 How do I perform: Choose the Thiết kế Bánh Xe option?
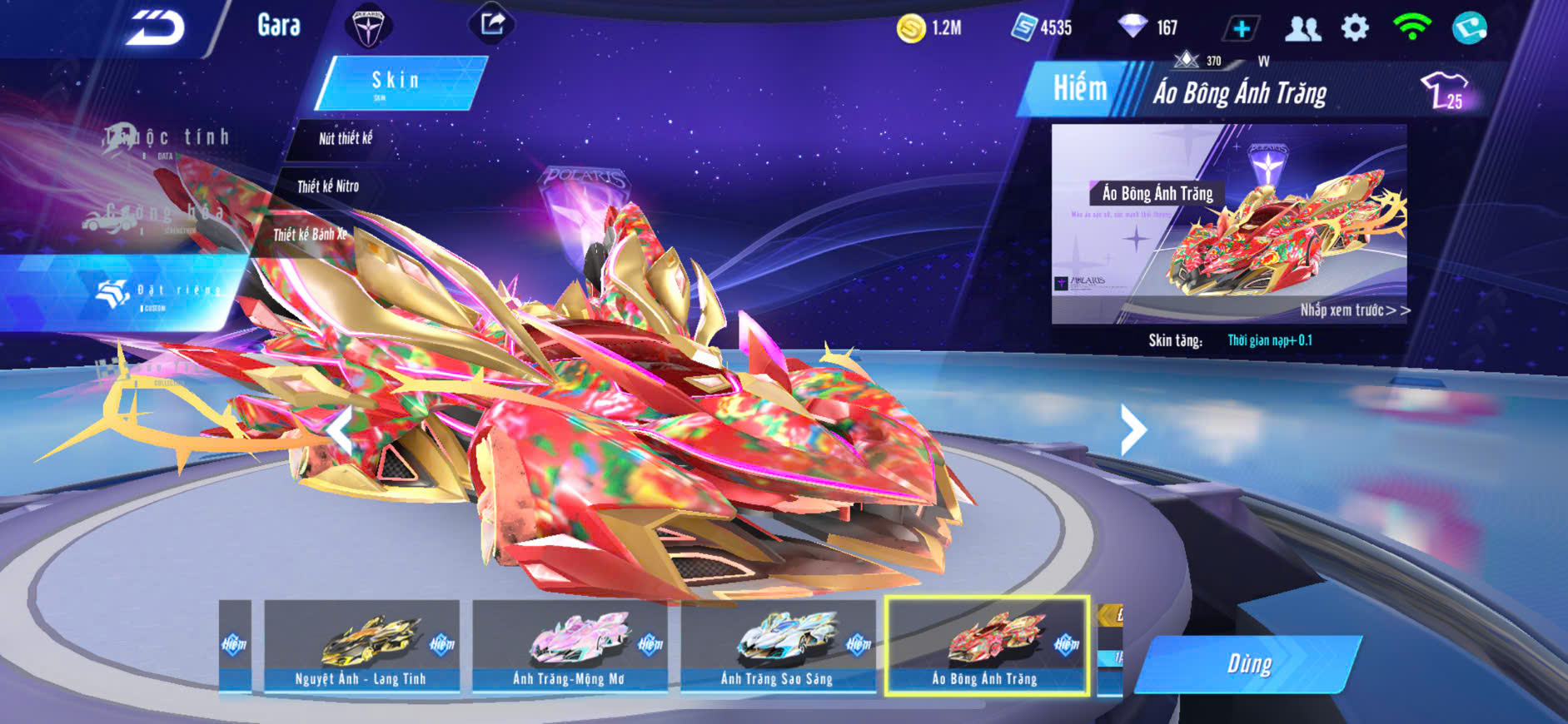pos(309,236)
